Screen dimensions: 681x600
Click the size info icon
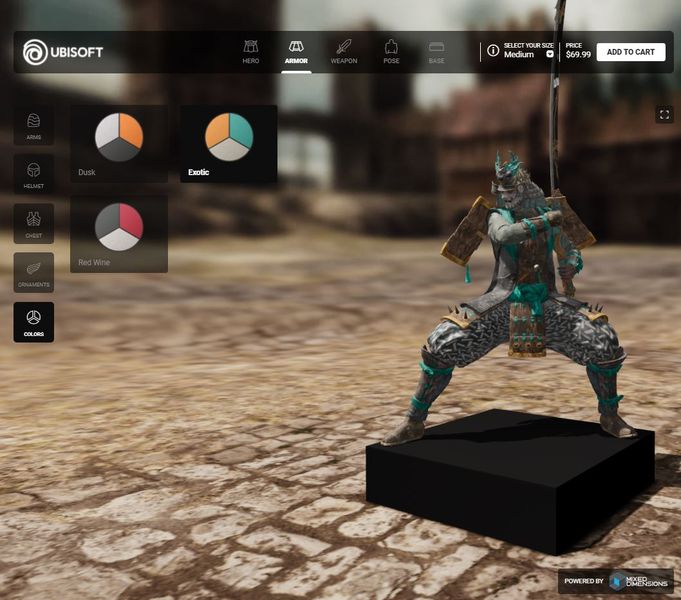point(493,51)
